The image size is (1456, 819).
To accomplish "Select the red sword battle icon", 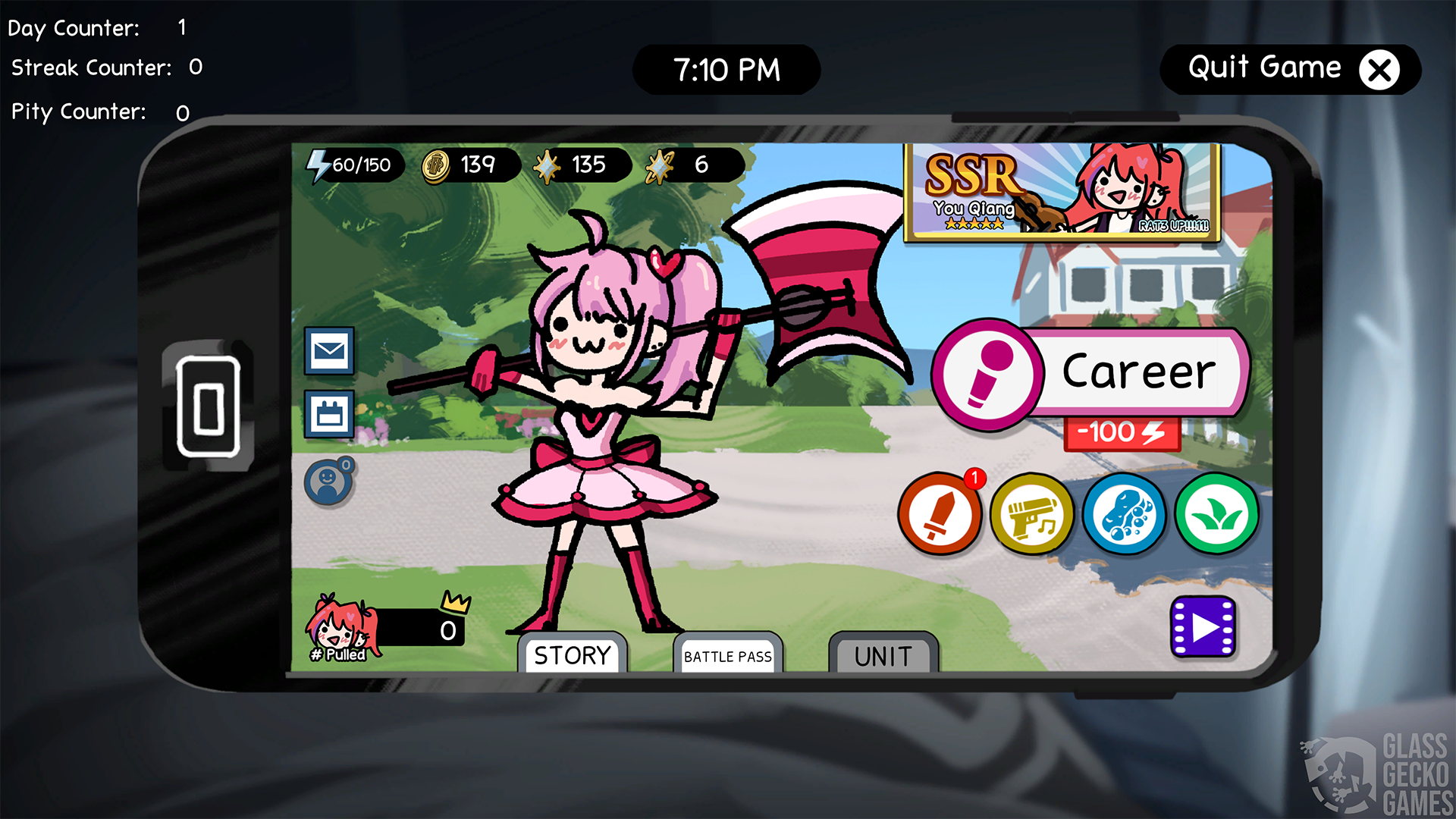I will click(940, 514).
